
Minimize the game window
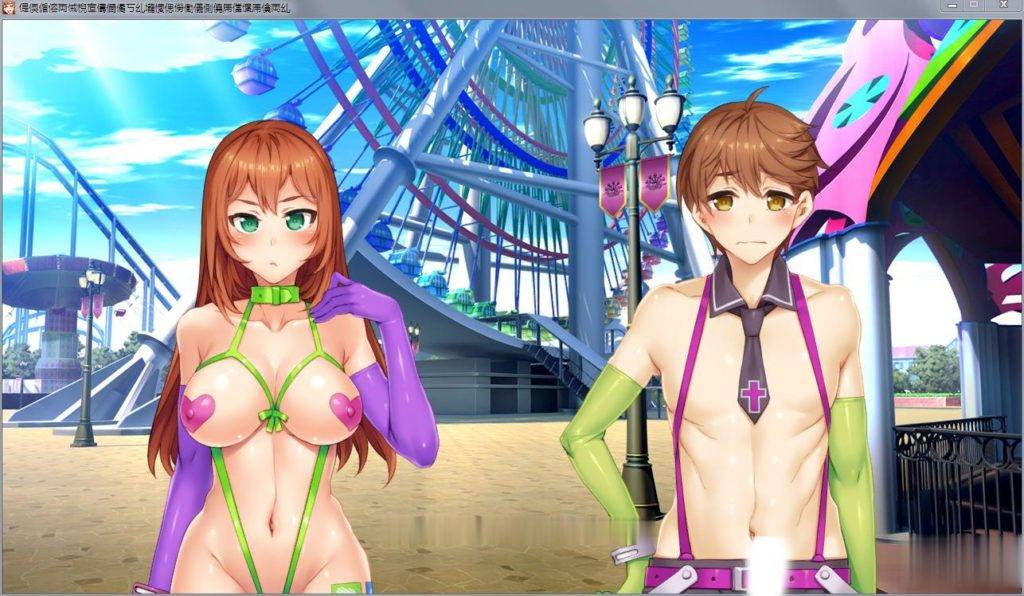[954, 5]
